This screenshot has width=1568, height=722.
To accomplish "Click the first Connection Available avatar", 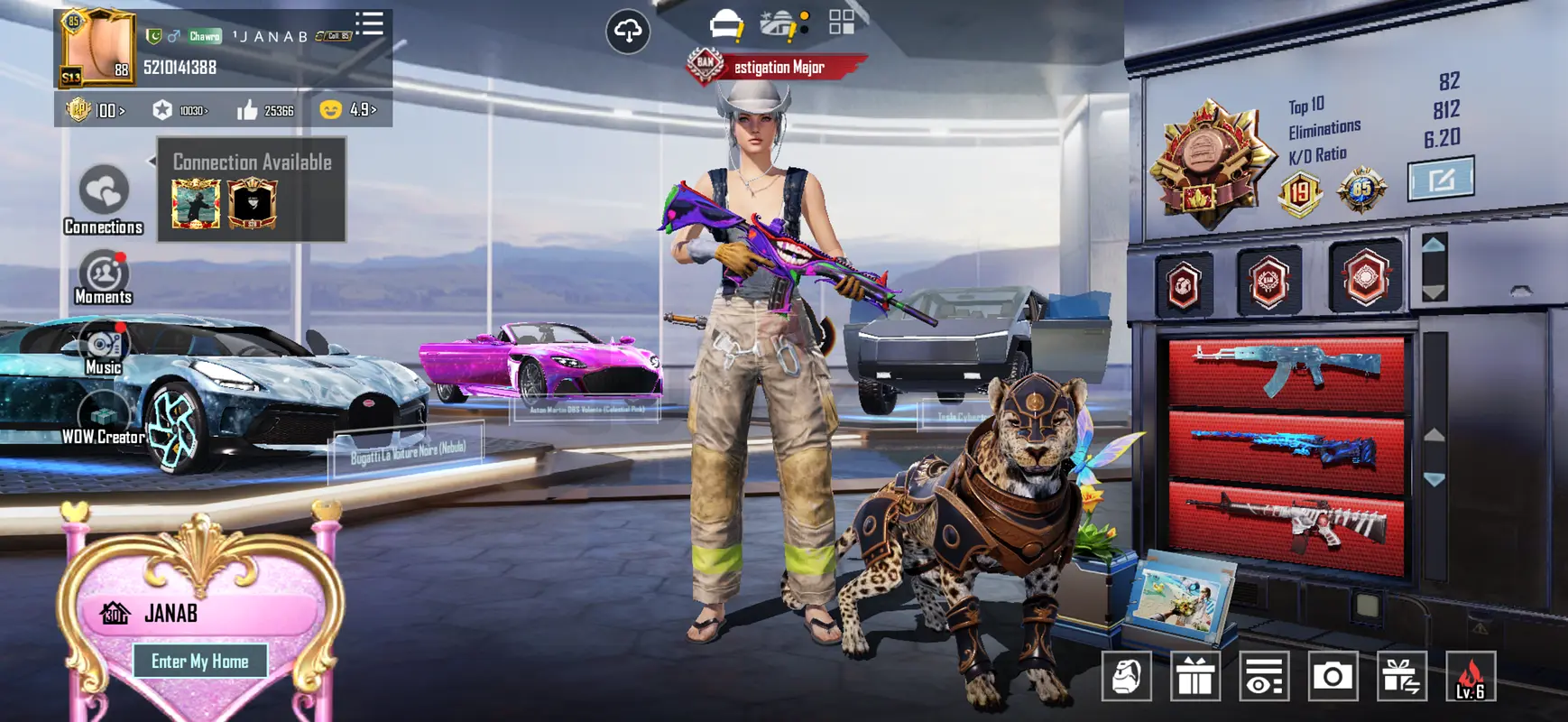I will (x=196, y=203).
